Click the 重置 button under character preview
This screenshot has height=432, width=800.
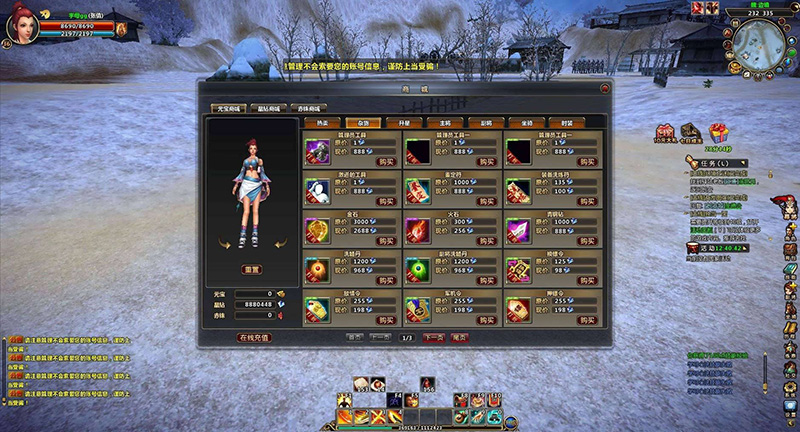[x=253, y=270]
